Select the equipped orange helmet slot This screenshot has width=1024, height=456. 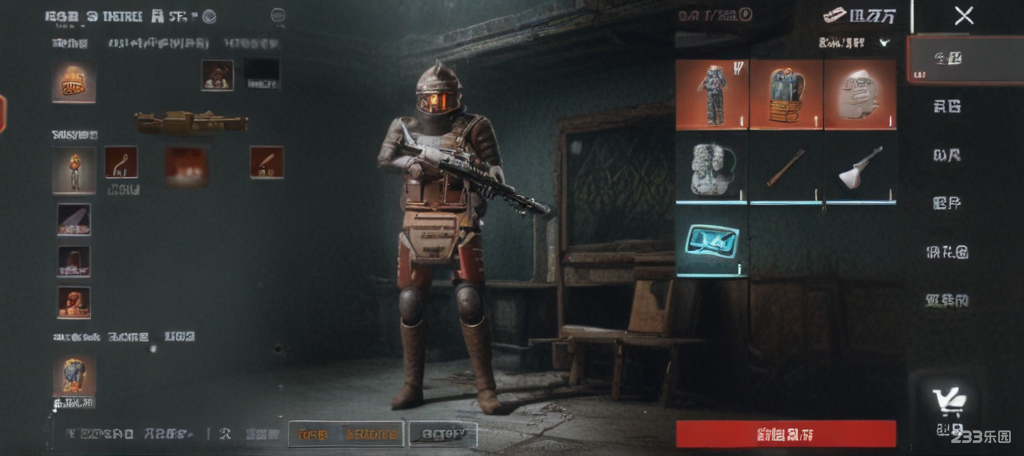[74, 82]
